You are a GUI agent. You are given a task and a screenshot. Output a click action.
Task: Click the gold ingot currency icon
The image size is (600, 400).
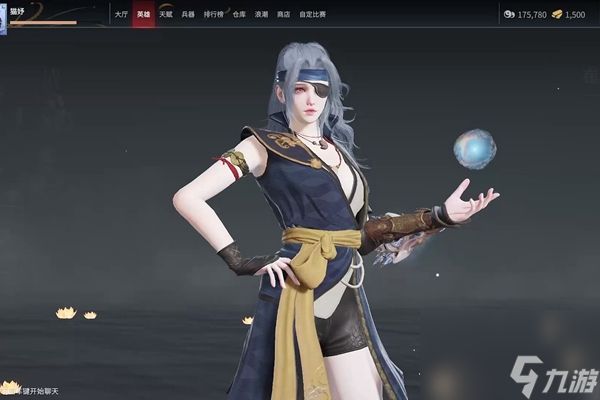556,15
